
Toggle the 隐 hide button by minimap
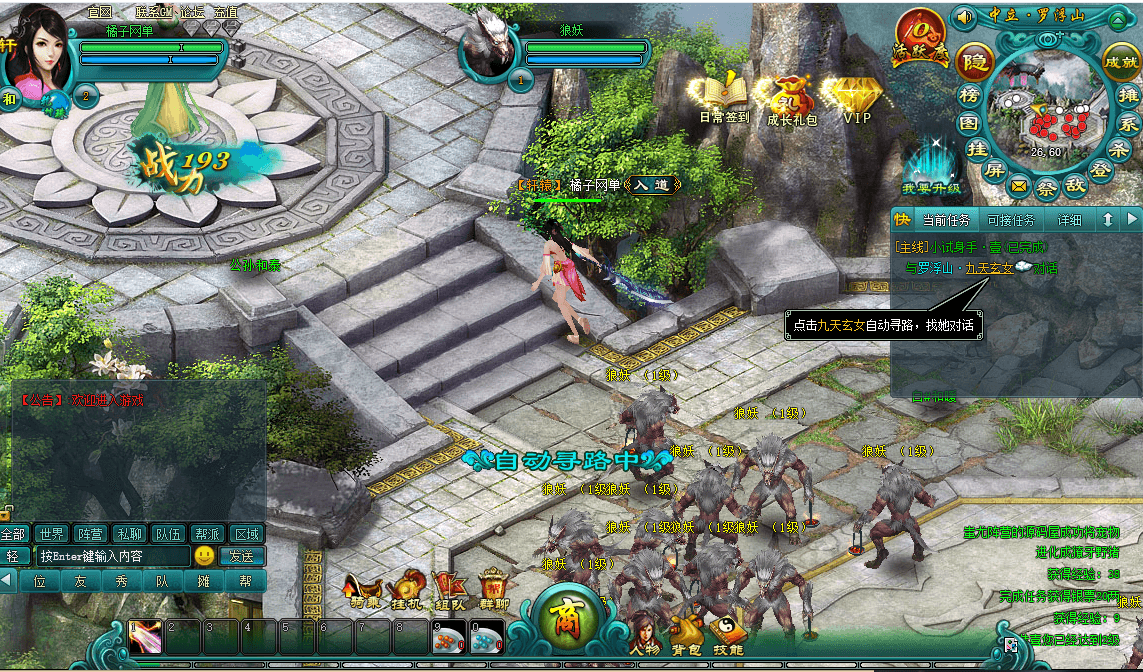pos(974,63)
